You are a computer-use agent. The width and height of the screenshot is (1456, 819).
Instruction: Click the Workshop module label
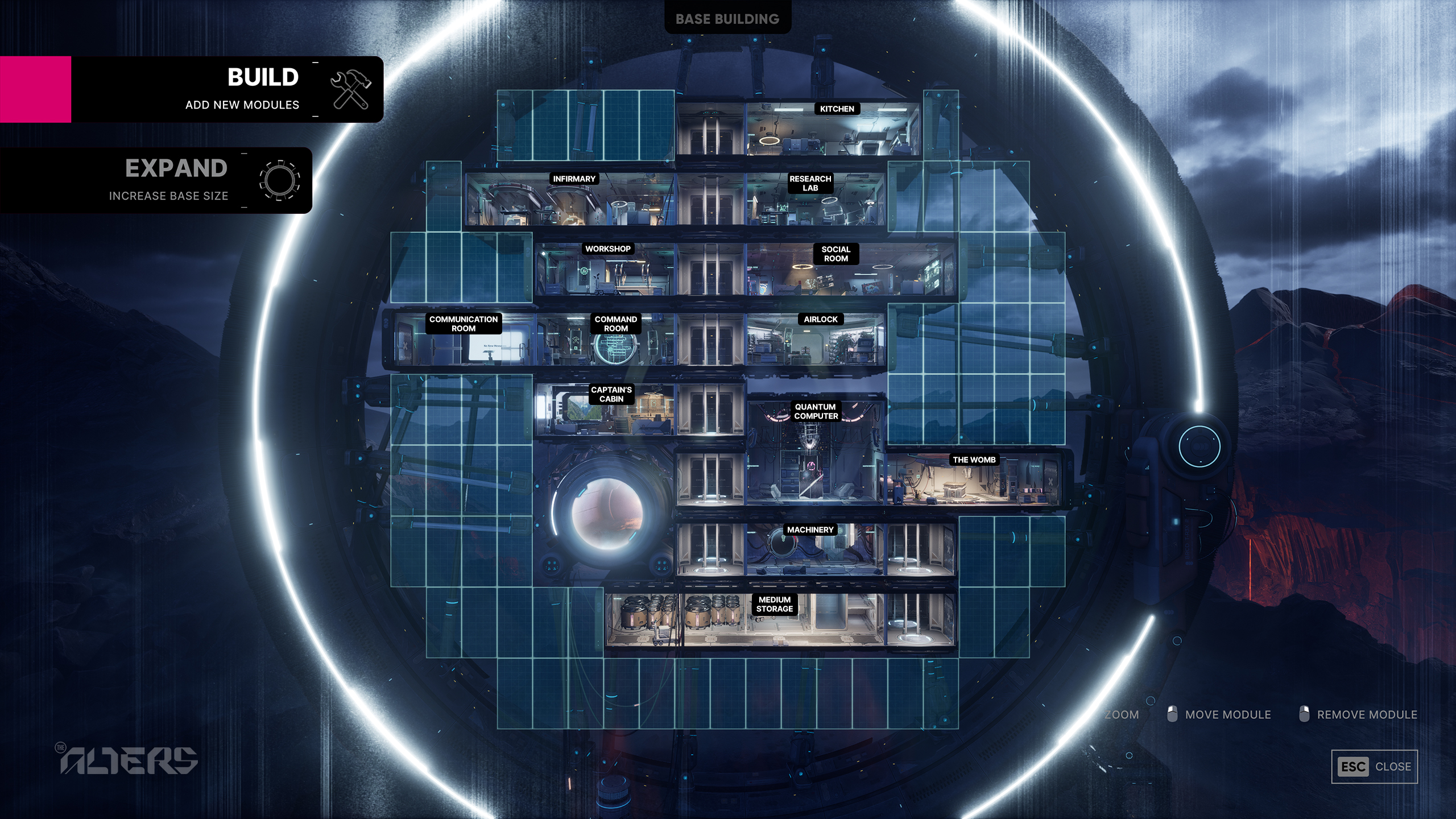coord(607,249)
